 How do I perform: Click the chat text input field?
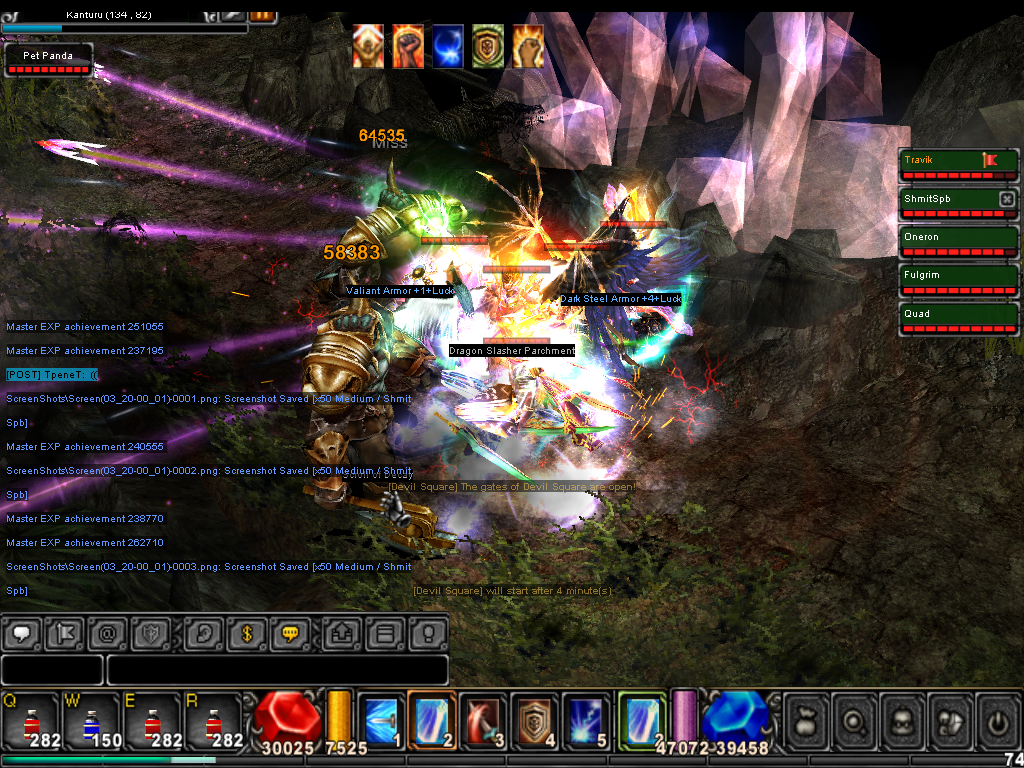[x=277, y=670]
